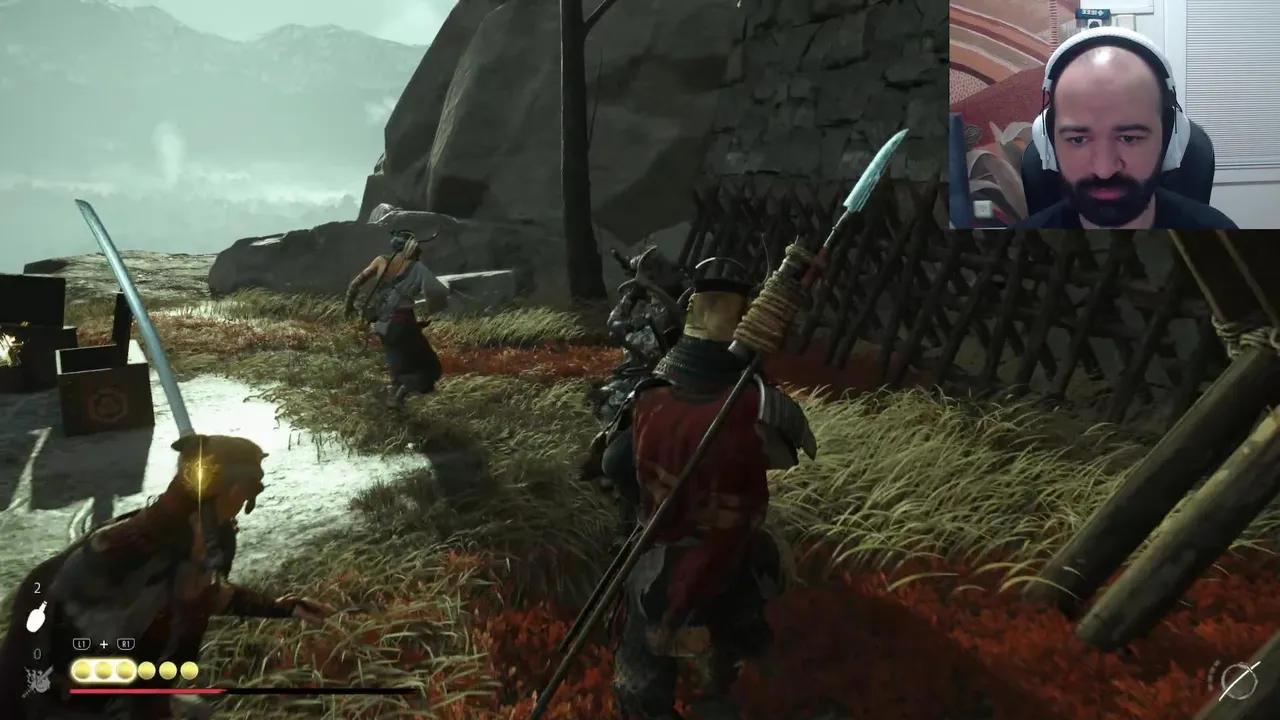
Task: Click the ammo count number 2
Action: pos(38,588)
